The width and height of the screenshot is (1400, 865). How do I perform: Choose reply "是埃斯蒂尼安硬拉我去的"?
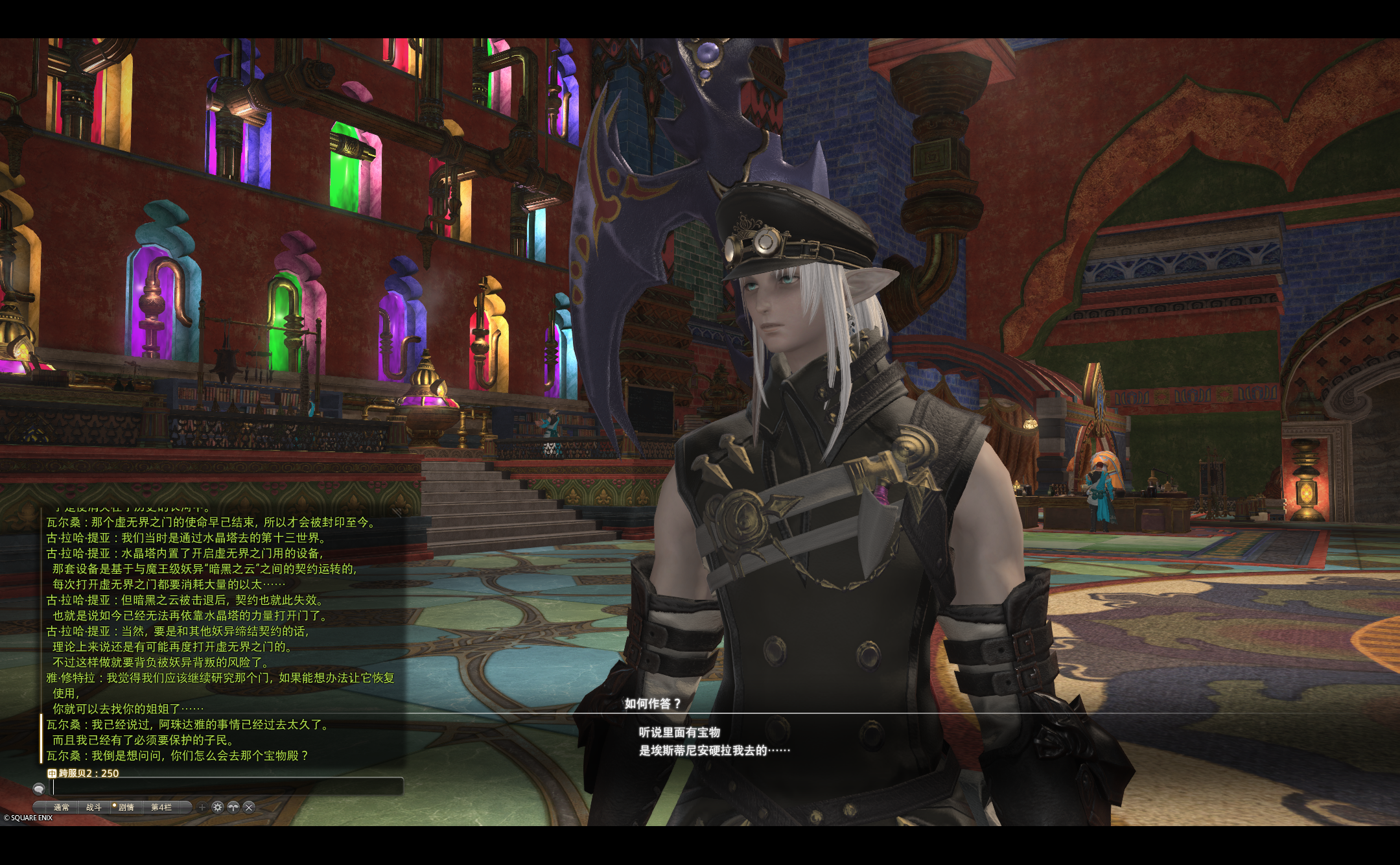point(714,750)
